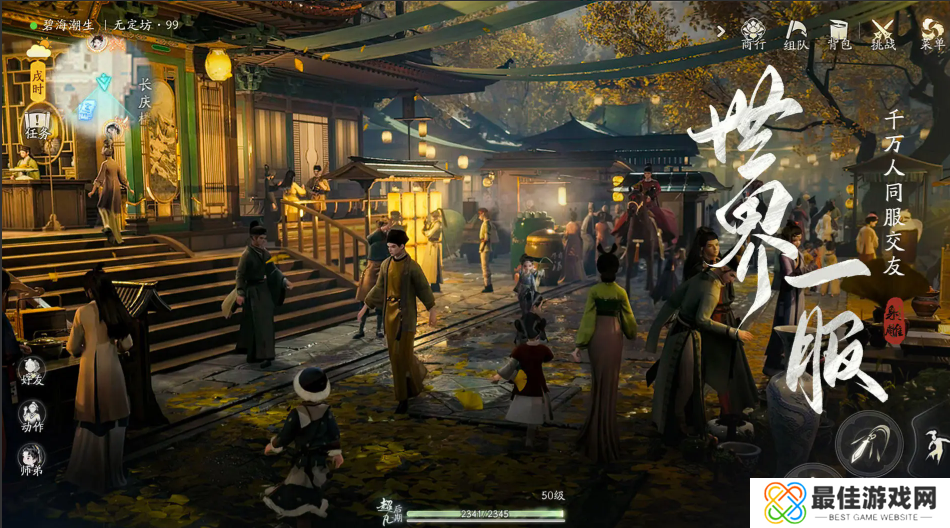Expand the top bar arrow
The height and width of the screenshot is (528, 950).
[721, 30]
